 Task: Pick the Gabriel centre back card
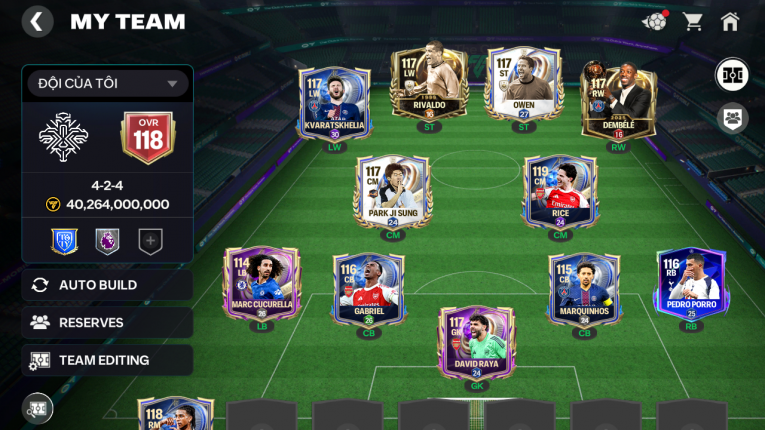tap(368, 288)
